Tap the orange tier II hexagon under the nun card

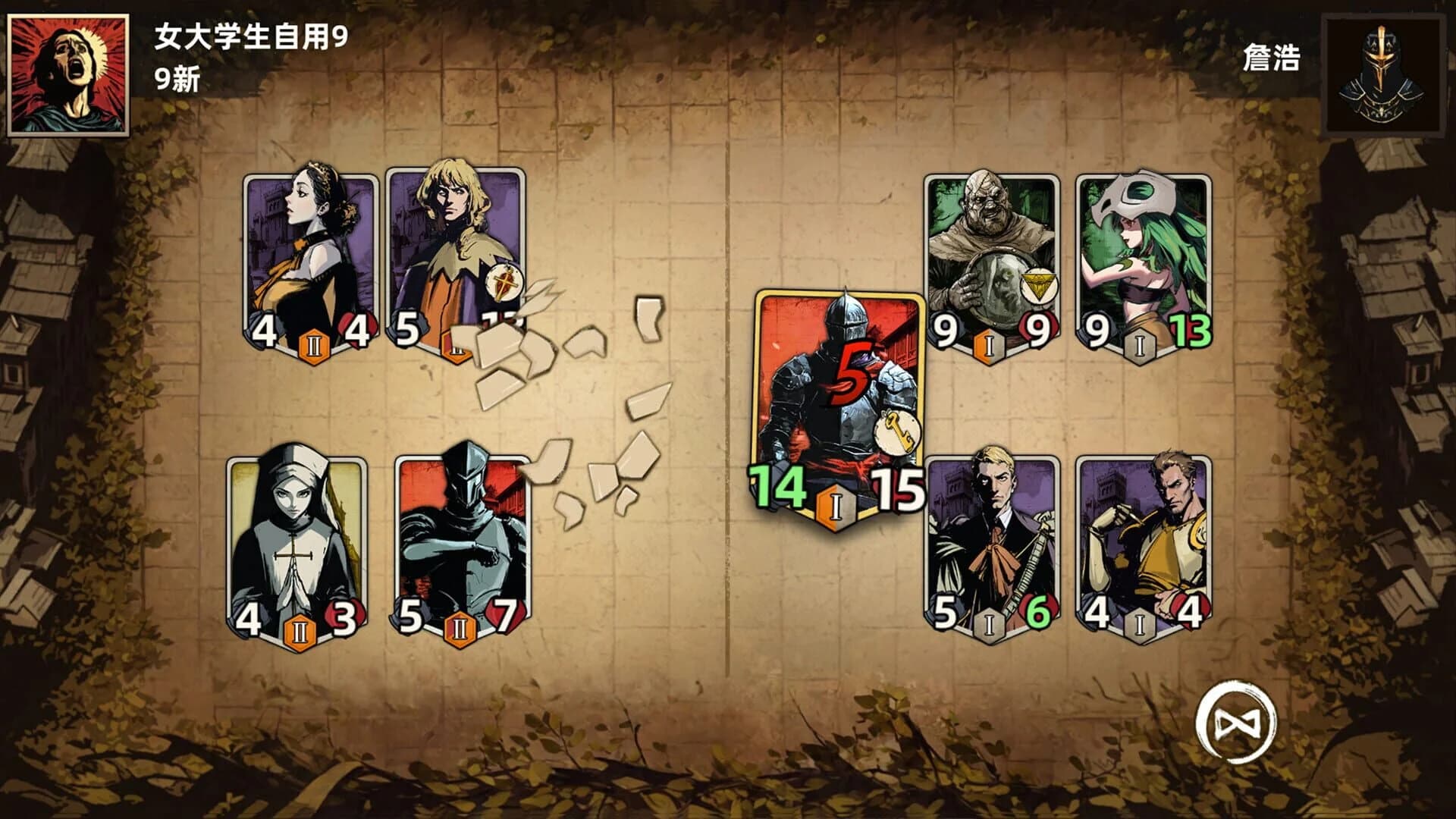(300, 629)
